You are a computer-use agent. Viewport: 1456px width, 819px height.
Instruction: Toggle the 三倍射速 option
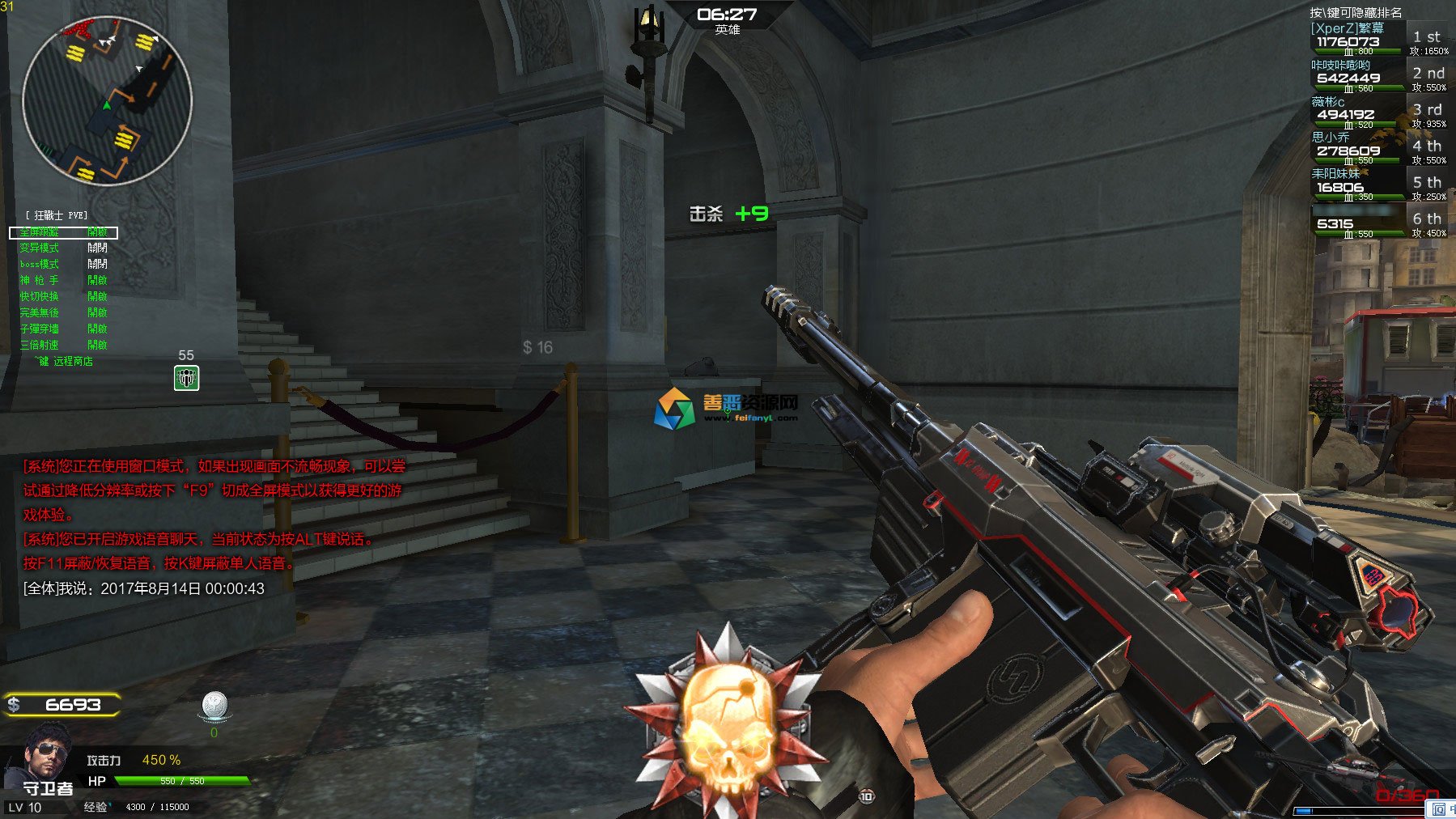[x=63, y=345]
